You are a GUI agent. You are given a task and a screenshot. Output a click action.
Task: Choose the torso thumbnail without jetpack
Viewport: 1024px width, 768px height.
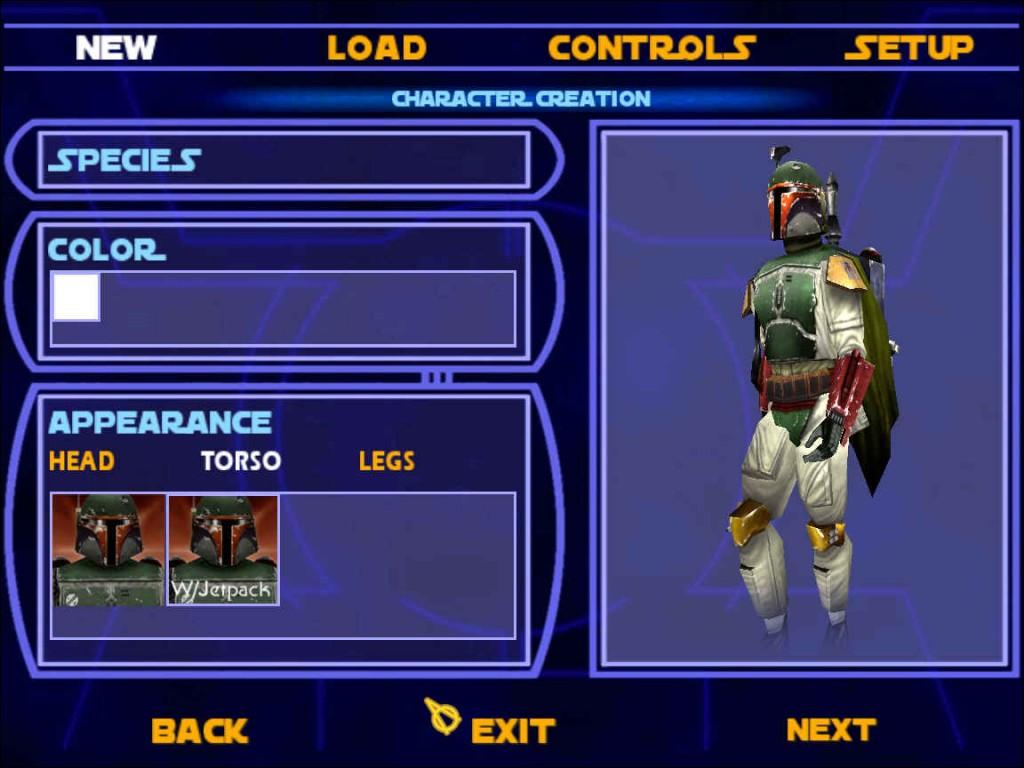[108, 549]
